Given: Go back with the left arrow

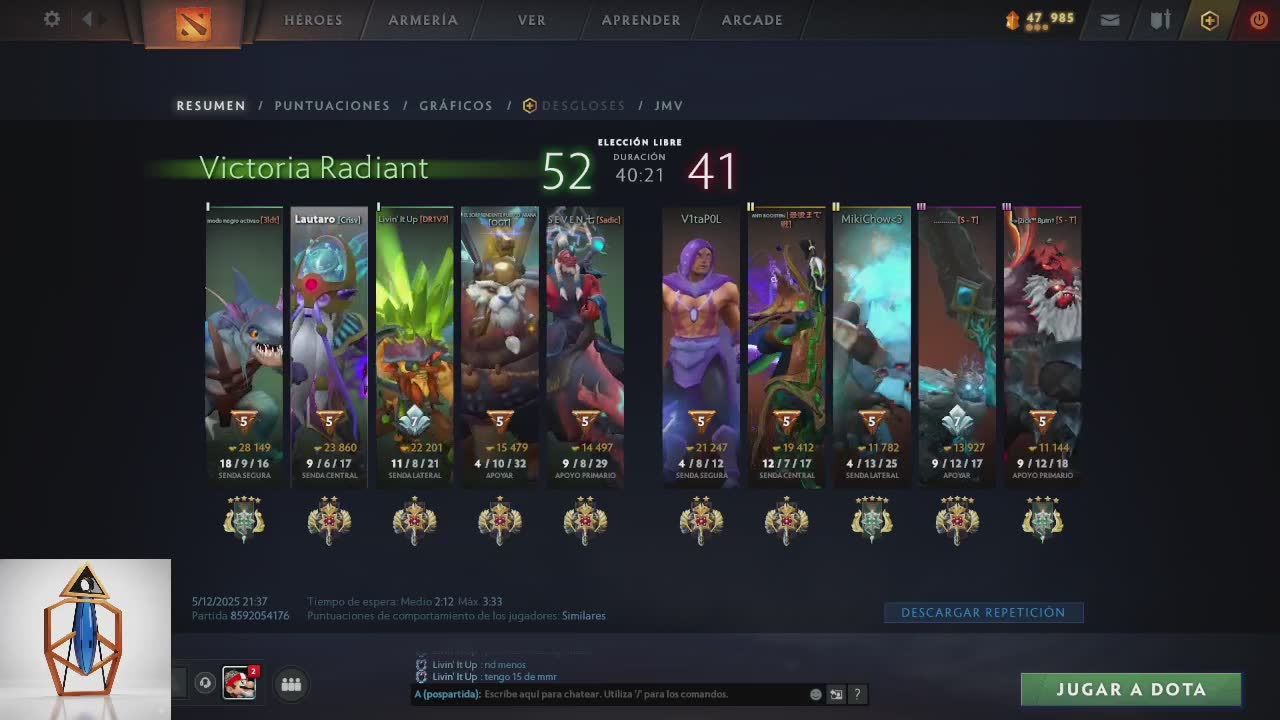Looking at the screenshot, I should (88, 19).
